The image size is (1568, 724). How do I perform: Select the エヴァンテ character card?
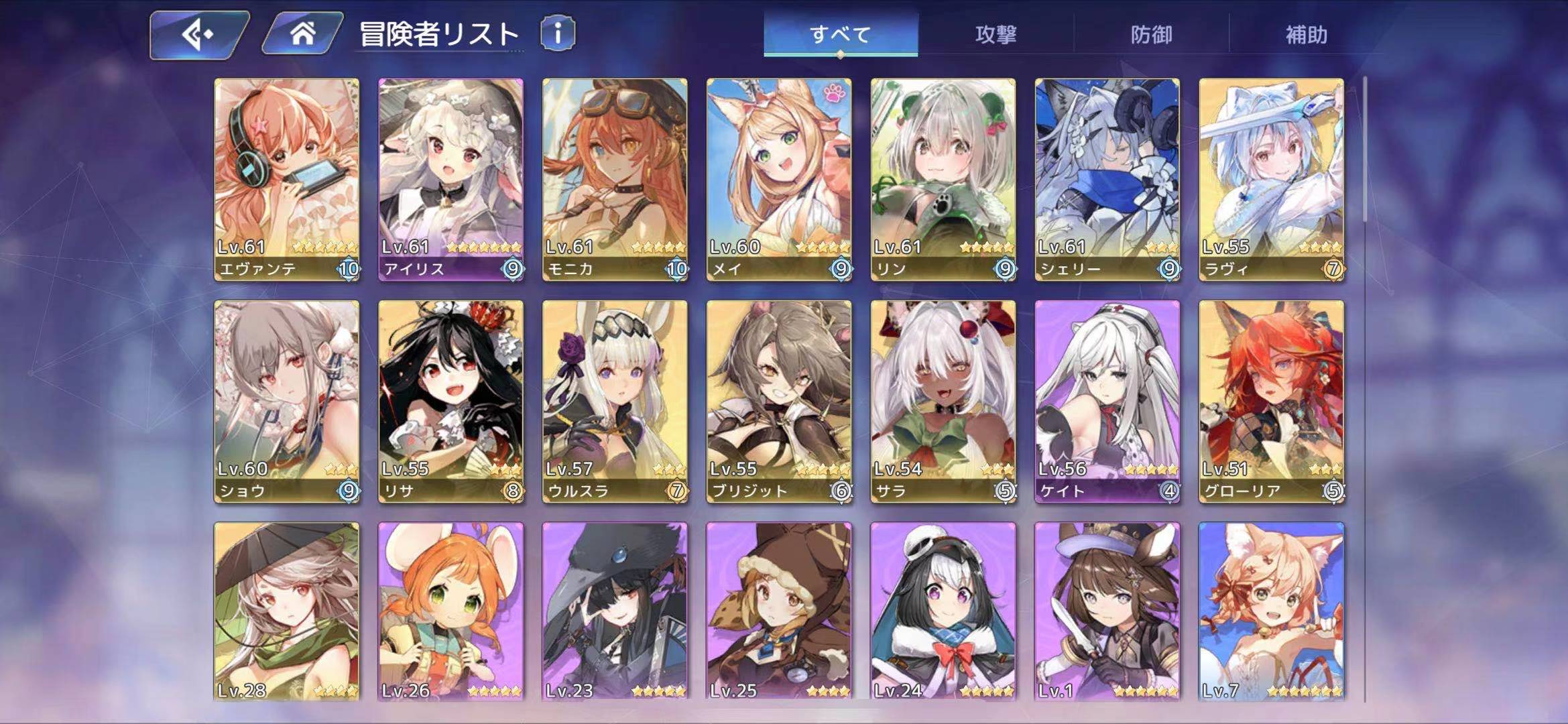point(286,179)
